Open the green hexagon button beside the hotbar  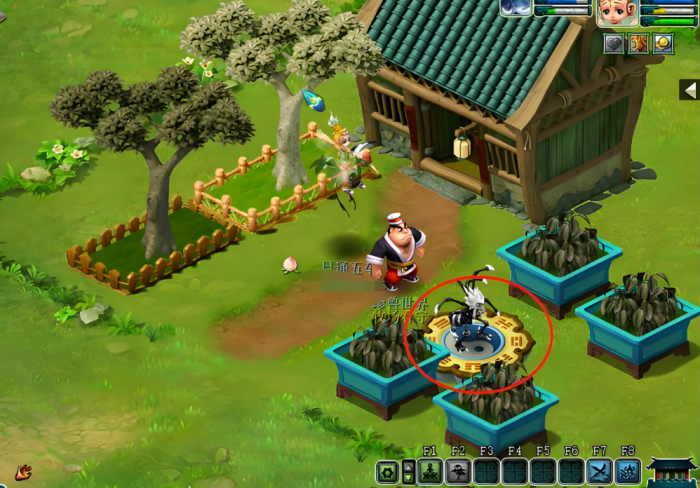pyautogui.click(x=387, y=472)
